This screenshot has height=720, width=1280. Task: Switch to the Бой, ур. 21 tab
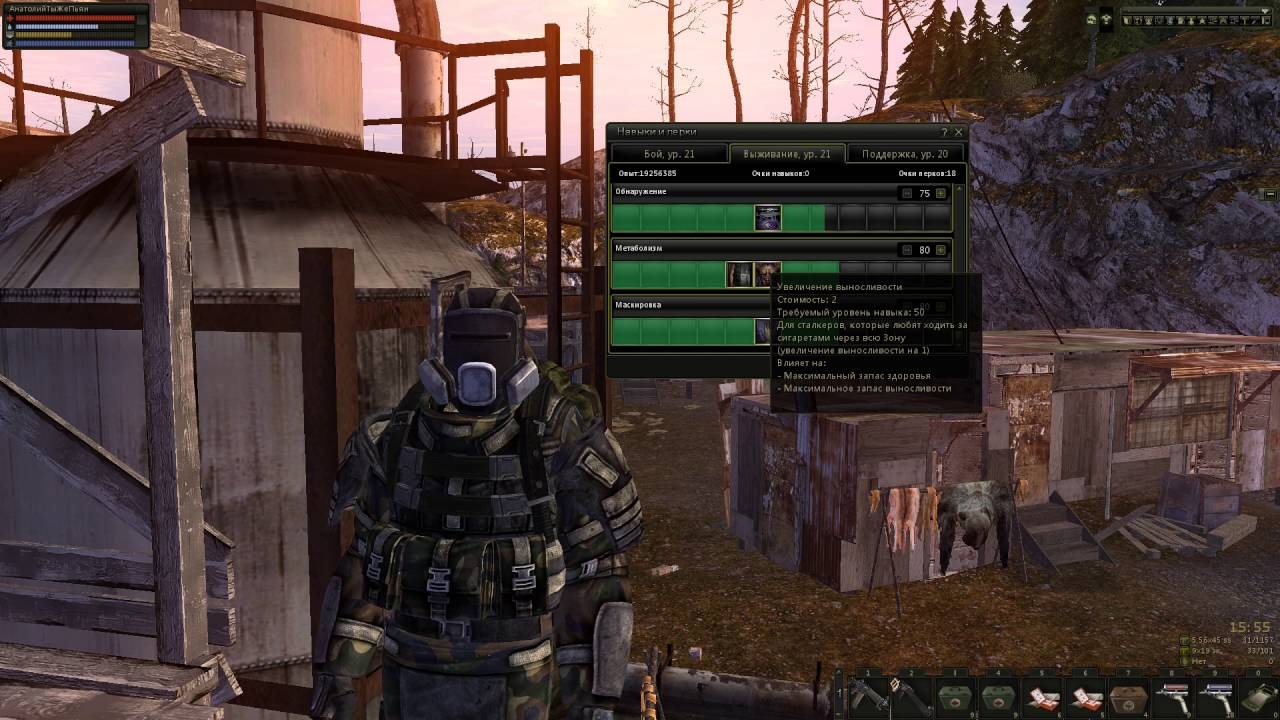click(669, 154)
